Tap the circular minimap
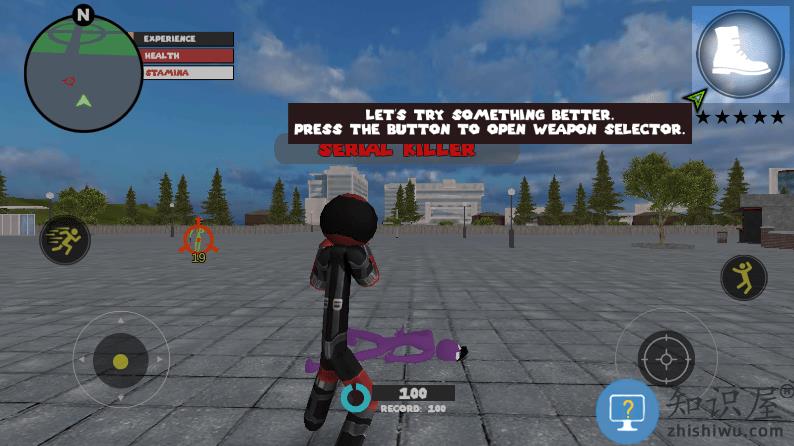 tap(84, 75)
